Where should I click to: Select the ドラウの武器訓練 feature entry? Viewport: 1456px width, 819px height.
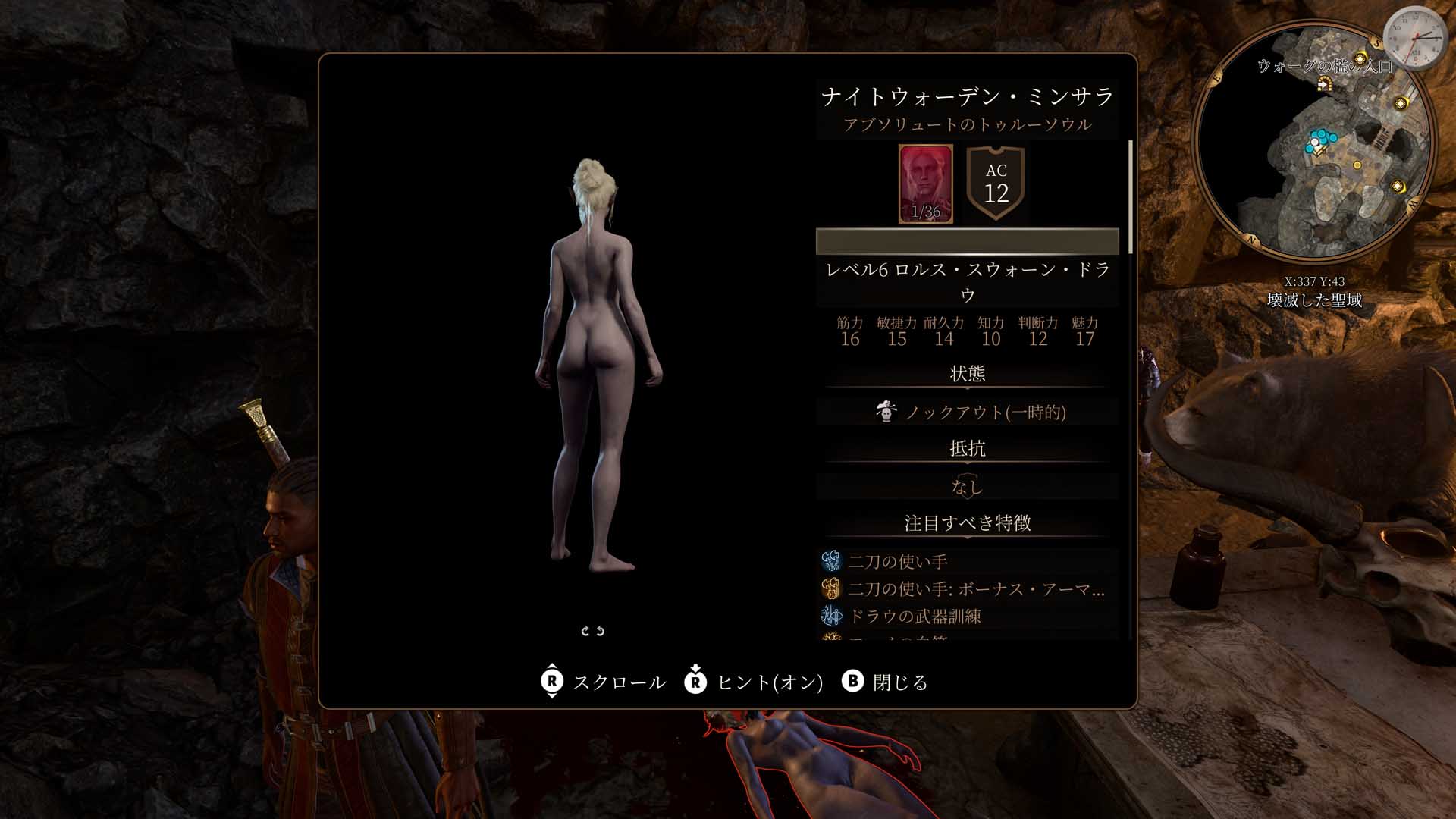point(915,617)
